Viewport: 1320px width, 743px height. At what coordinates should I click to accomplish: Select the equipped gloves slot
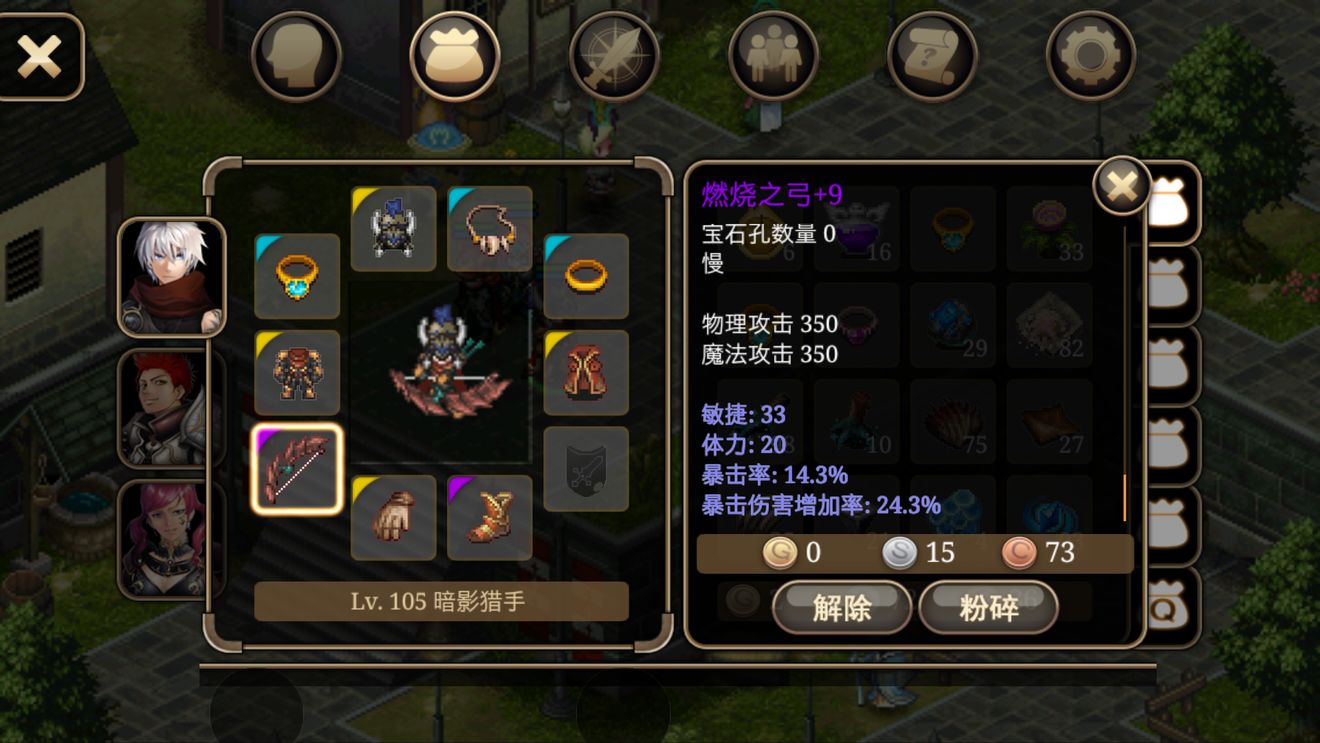tap(393, 515)
